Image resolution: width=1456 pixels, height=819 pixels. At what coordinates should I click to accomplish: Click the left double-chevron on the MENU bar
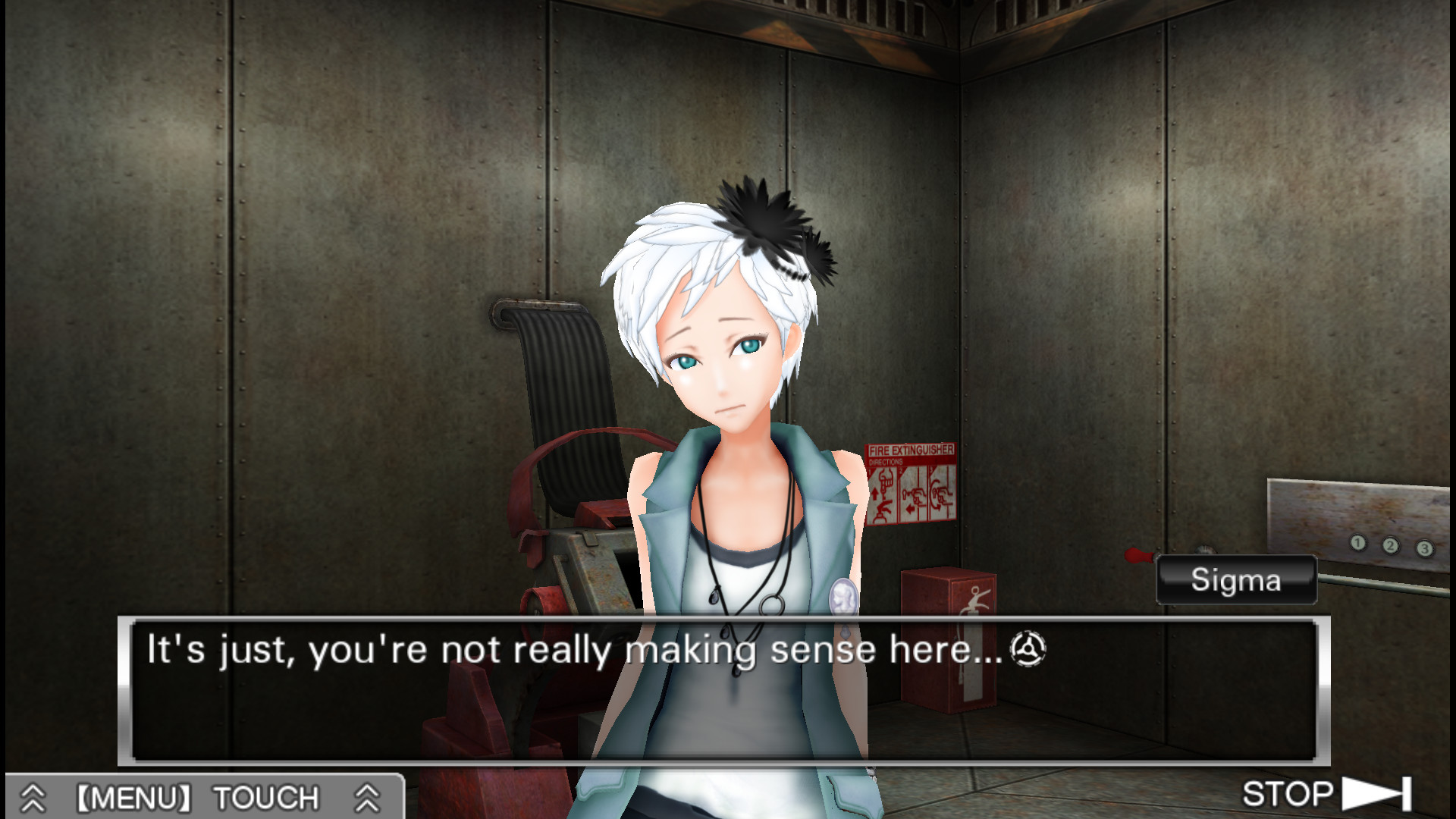pos(32,796)
